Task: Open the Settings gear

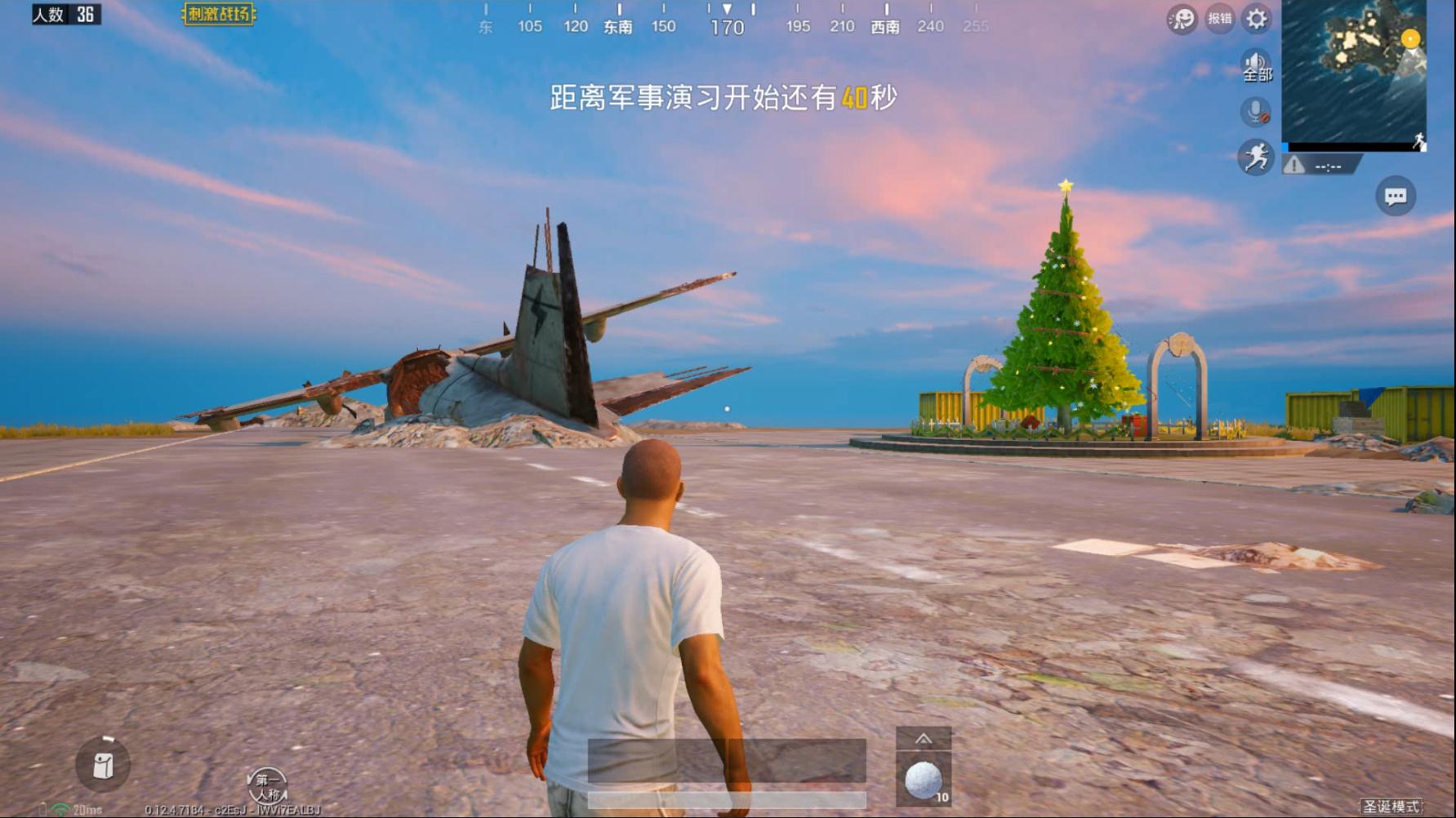Action: pyautogui.click(x=1255, y=20)
